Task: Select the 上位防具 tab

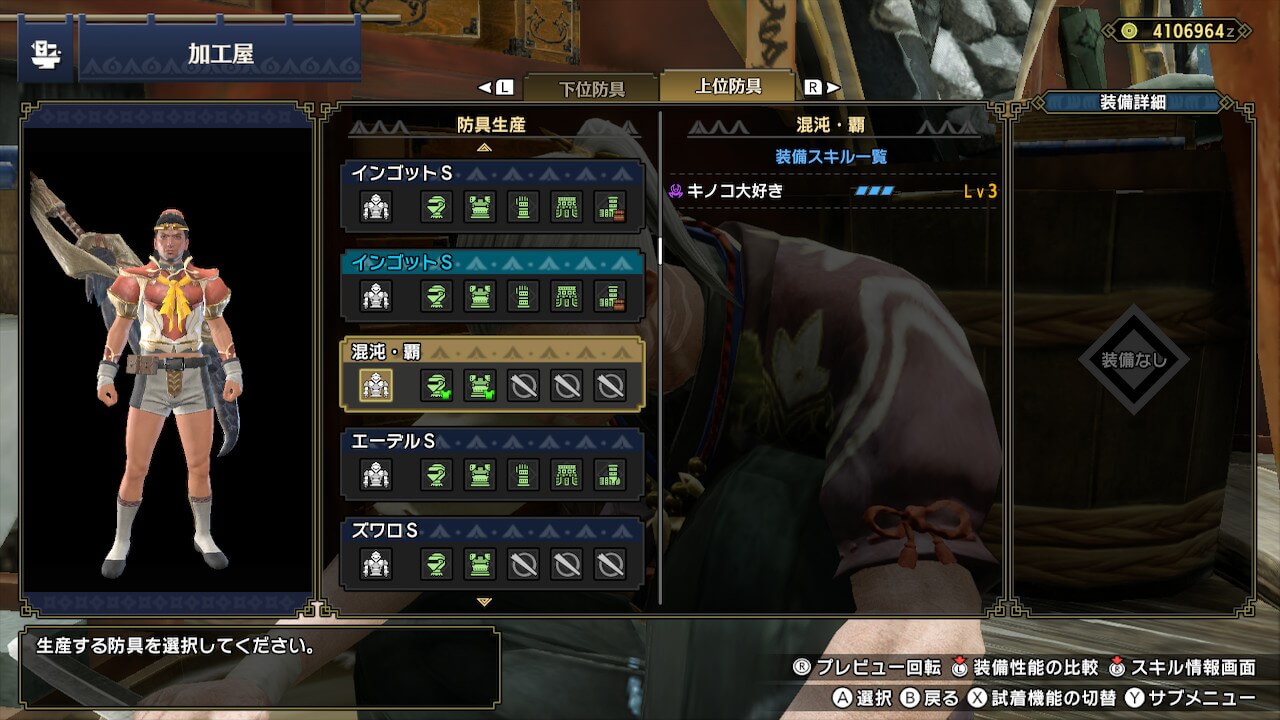Action: [728, 86]
